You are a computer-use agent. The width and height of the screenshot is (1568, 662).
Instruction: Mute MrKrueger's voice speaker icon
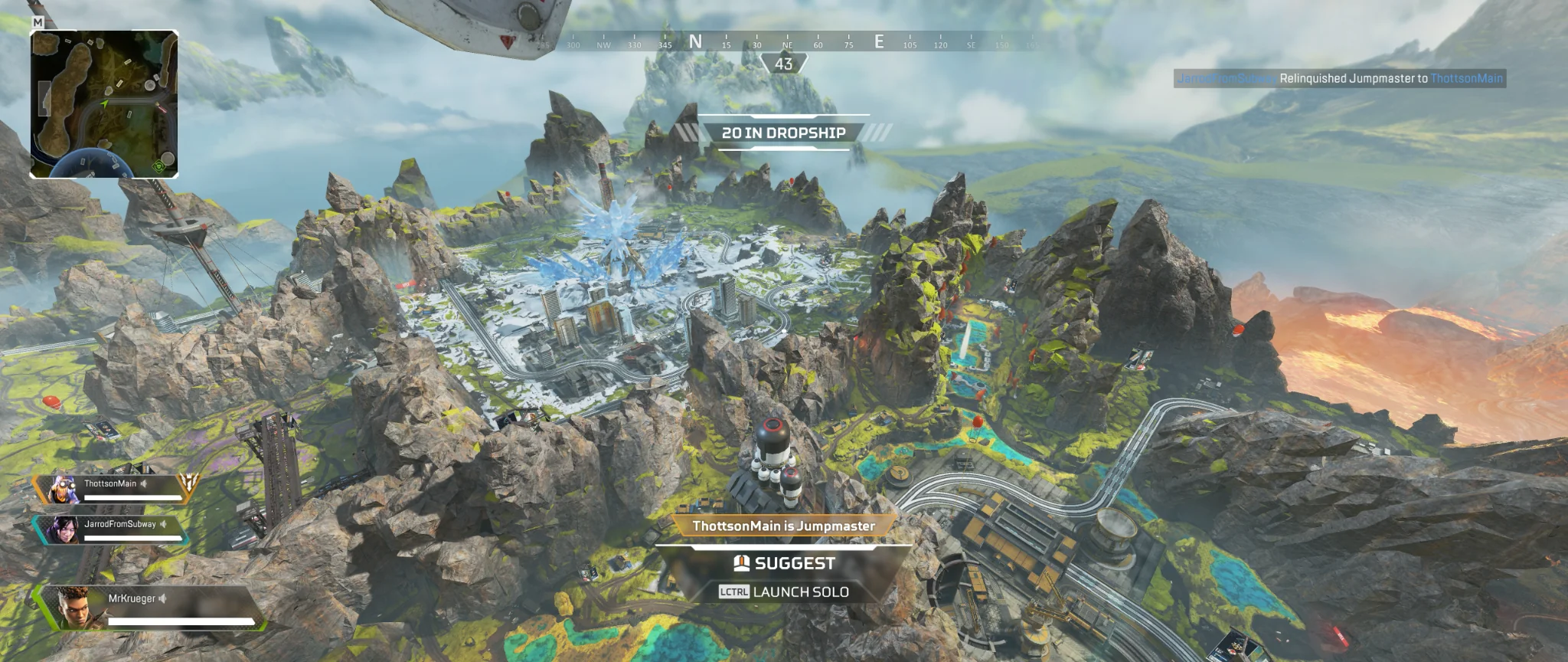[162, 598]
